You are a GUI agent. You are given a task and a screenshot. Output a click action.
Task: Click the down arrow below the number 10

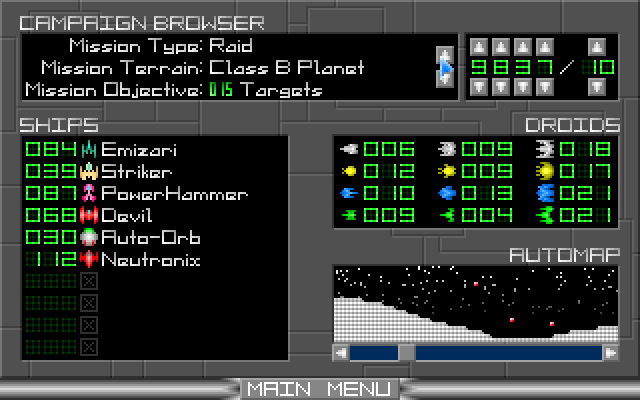(x=597, y=87)
